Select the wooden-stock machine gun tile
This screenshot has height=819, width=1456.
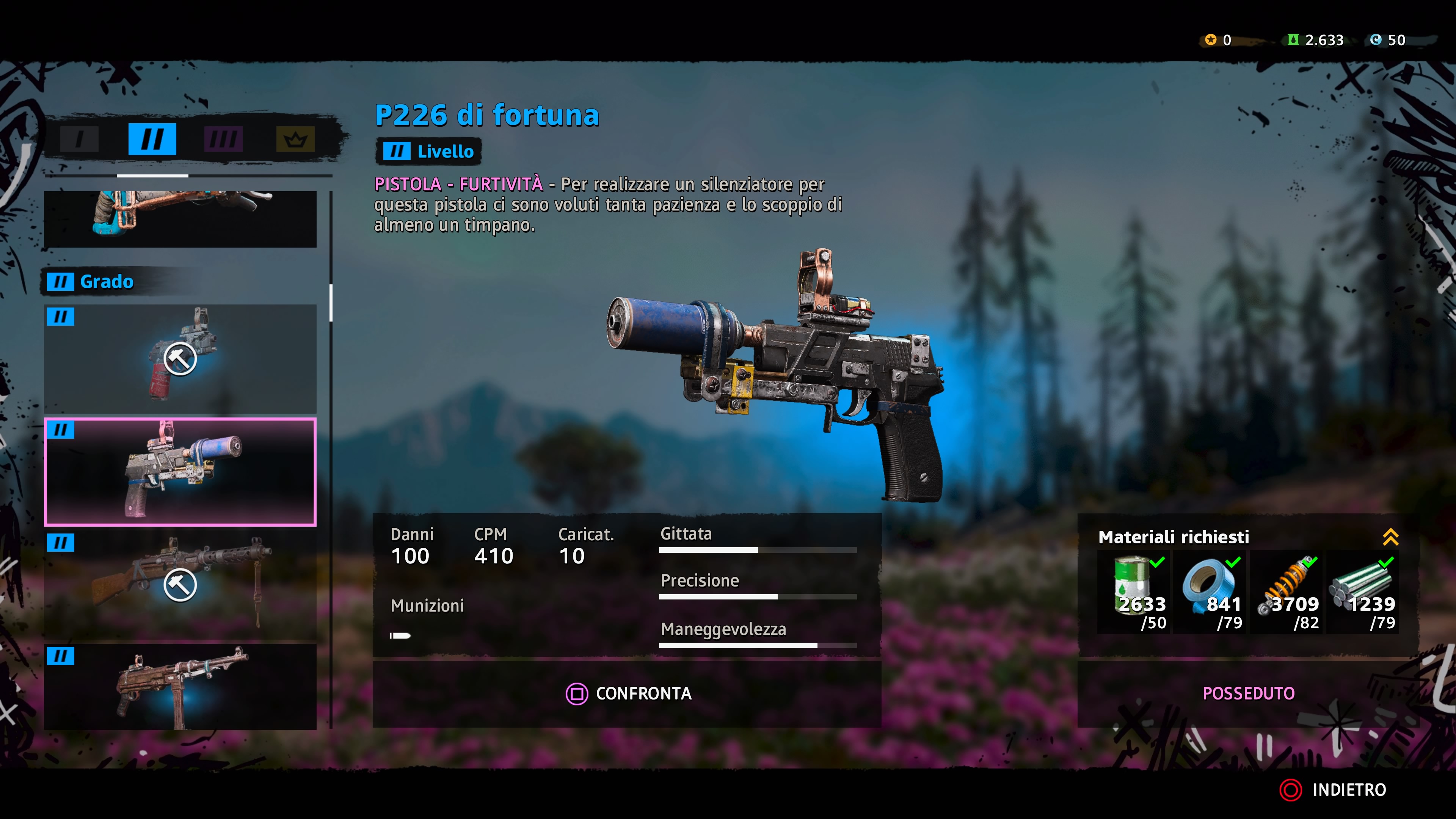click(x=180, y=584)
